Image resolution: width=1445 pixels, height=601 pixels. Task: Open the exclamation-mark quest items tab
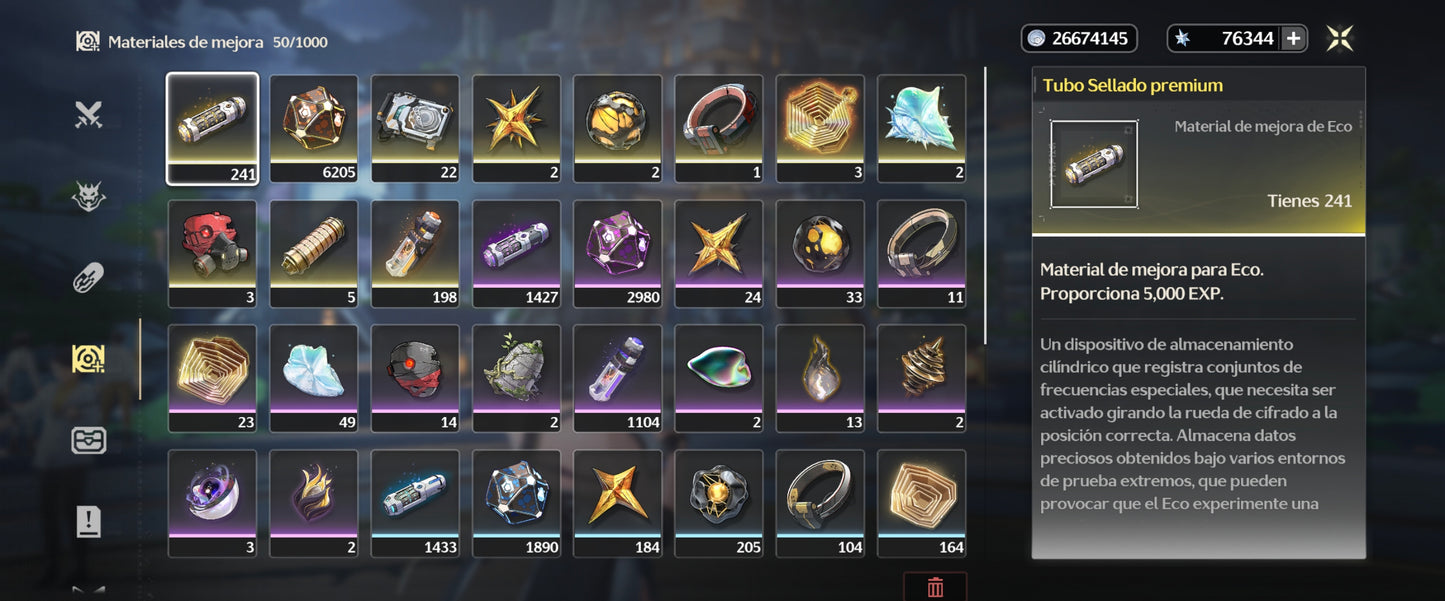click(89, 521)
